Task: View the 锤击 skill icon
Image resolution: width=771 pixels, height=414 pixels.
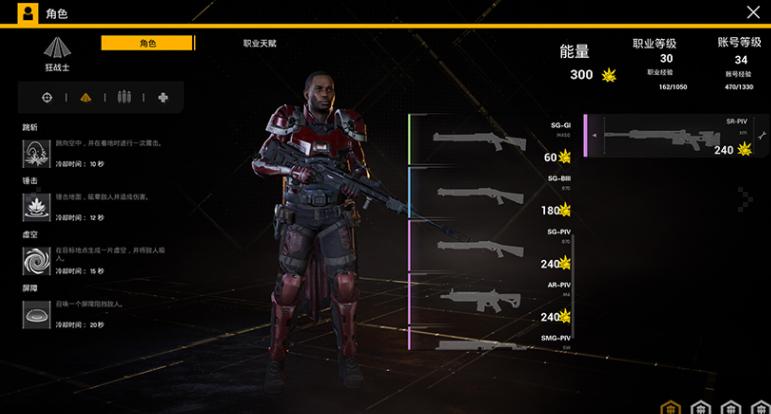Action: coord(37,207)
